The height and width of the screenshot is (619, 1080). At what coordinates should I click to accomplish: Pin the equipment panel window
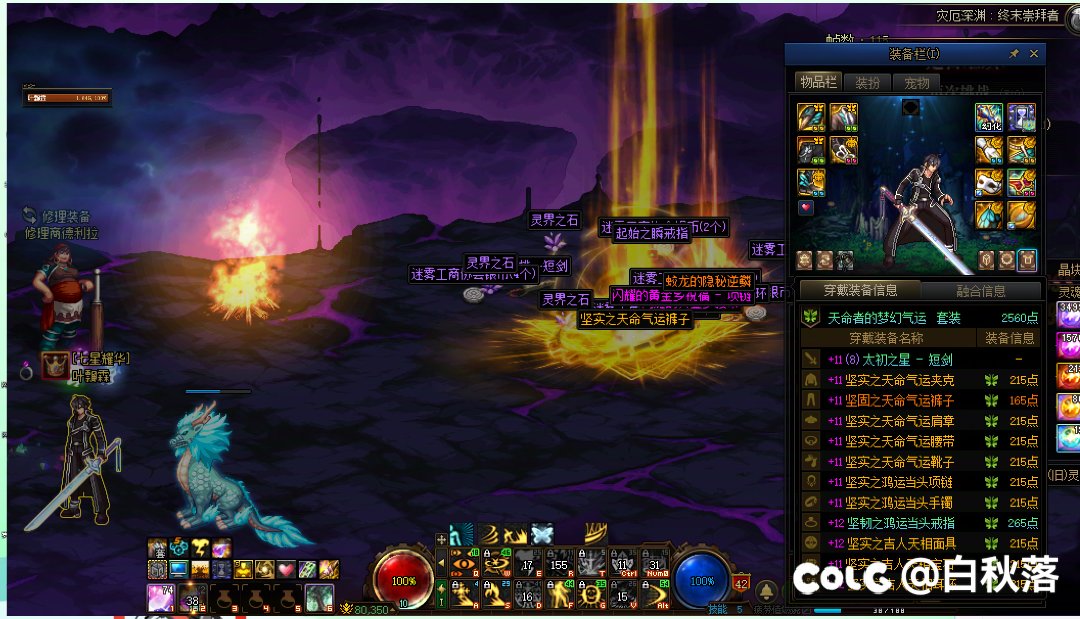1014,54
